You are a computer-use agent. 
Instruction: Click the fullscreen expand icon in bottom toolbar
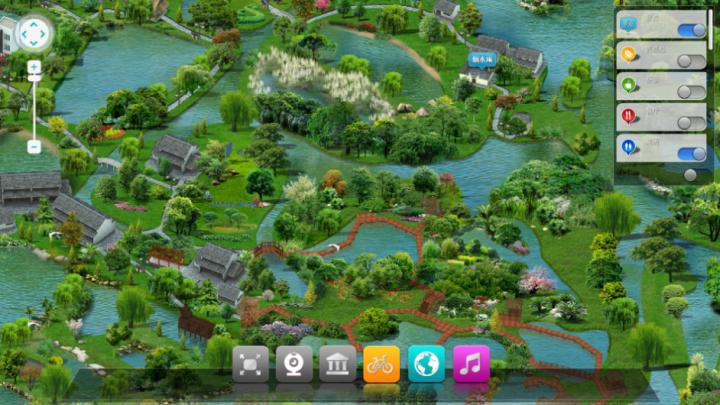tap(250, 364)
